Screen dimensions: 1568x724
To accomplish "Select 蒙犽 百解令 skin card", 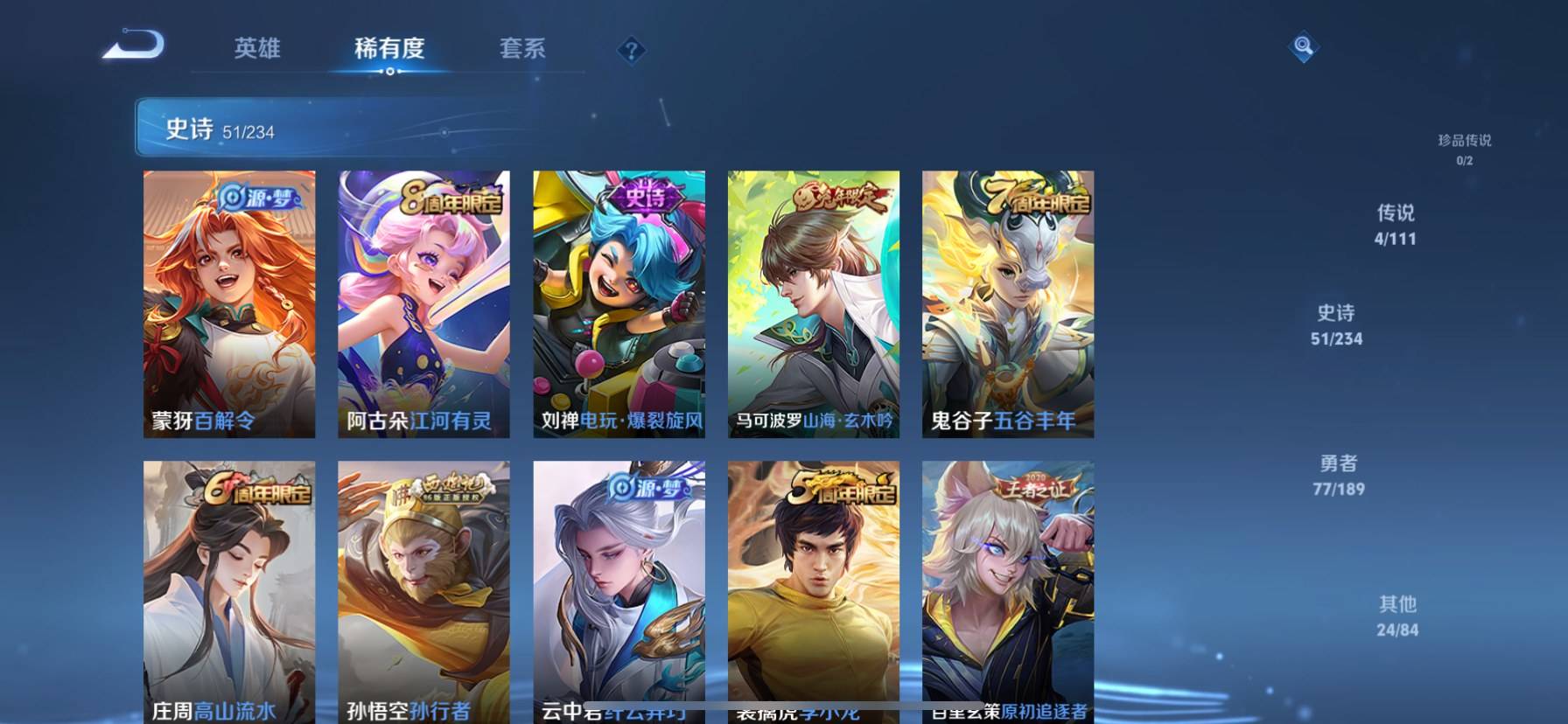I will (x=229, y=303).
